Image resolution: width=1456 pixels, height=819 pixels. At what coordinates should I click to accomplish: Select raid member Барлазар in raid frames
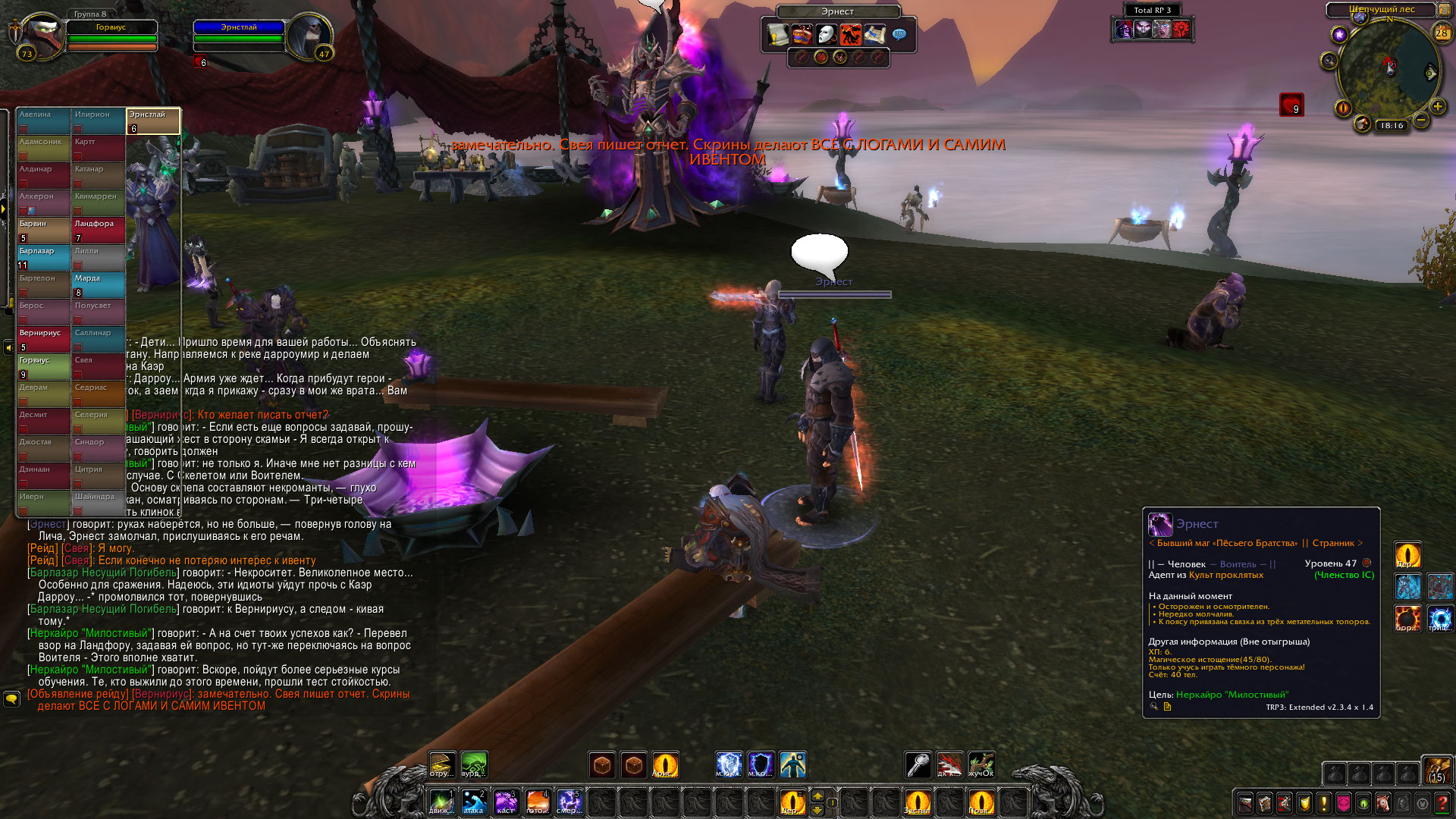44,257
